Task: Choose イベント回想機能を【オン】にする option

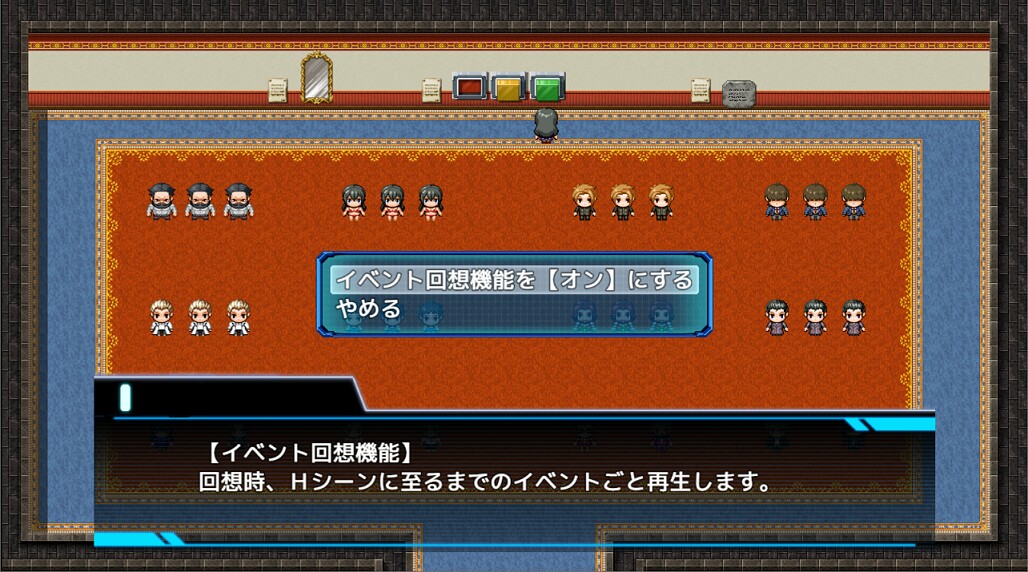Action: 514,280
